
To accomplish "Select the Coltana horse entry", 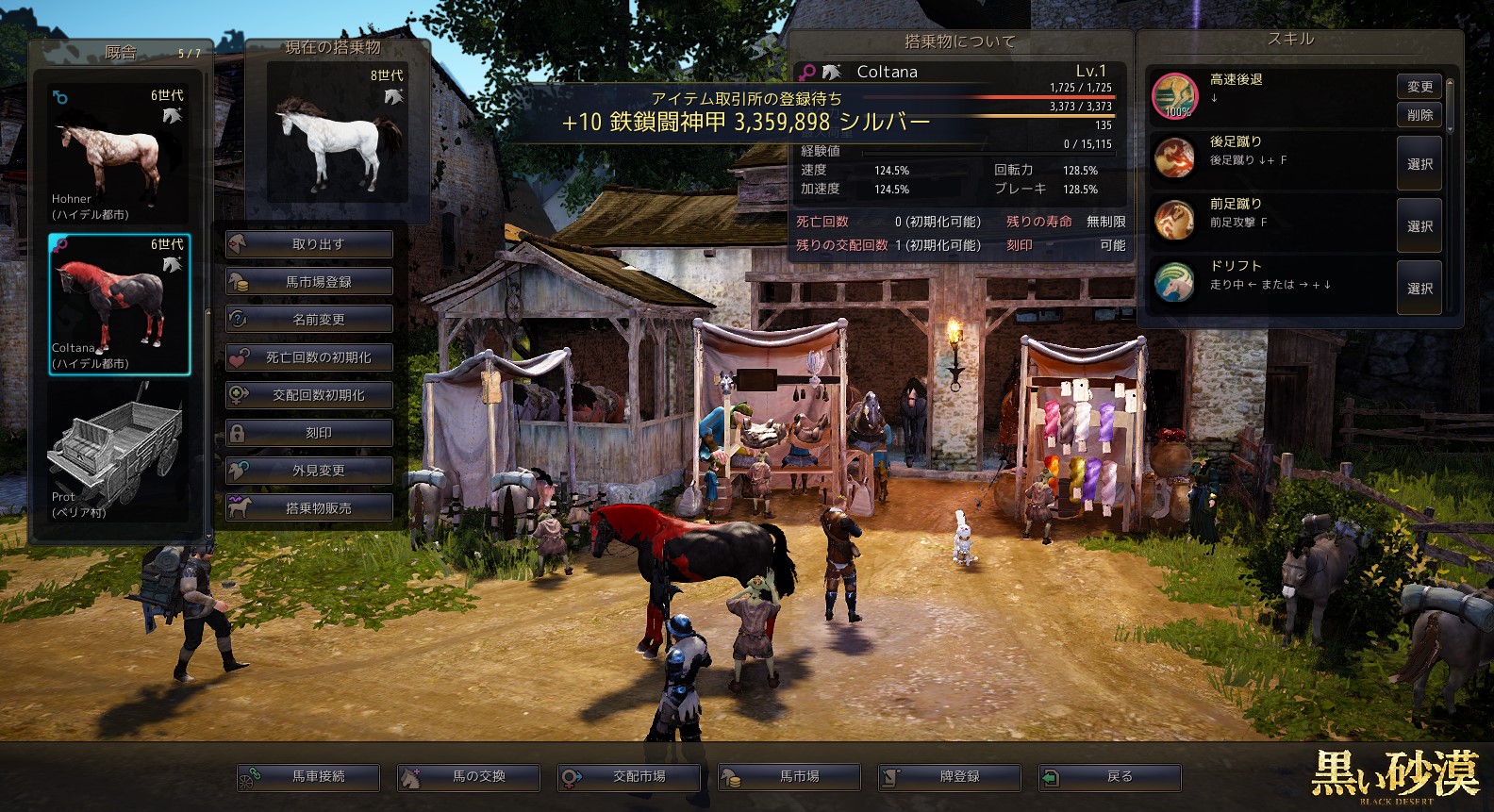I will (x=119, y=304).
